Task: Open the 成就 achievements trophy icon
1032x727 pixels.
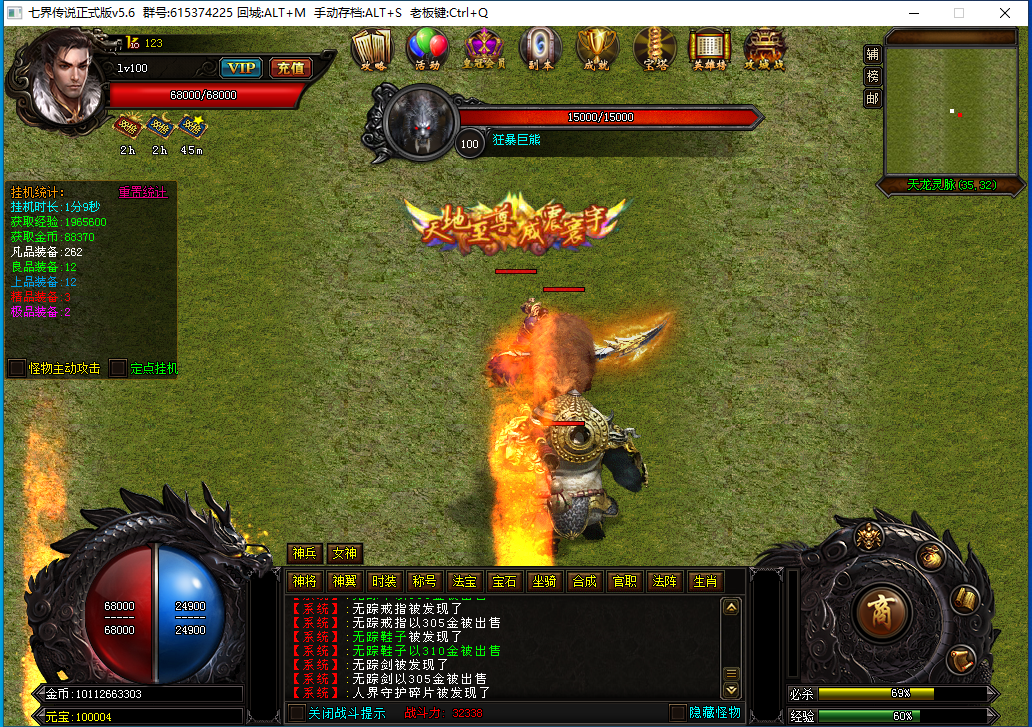Action: click(598, 47)
